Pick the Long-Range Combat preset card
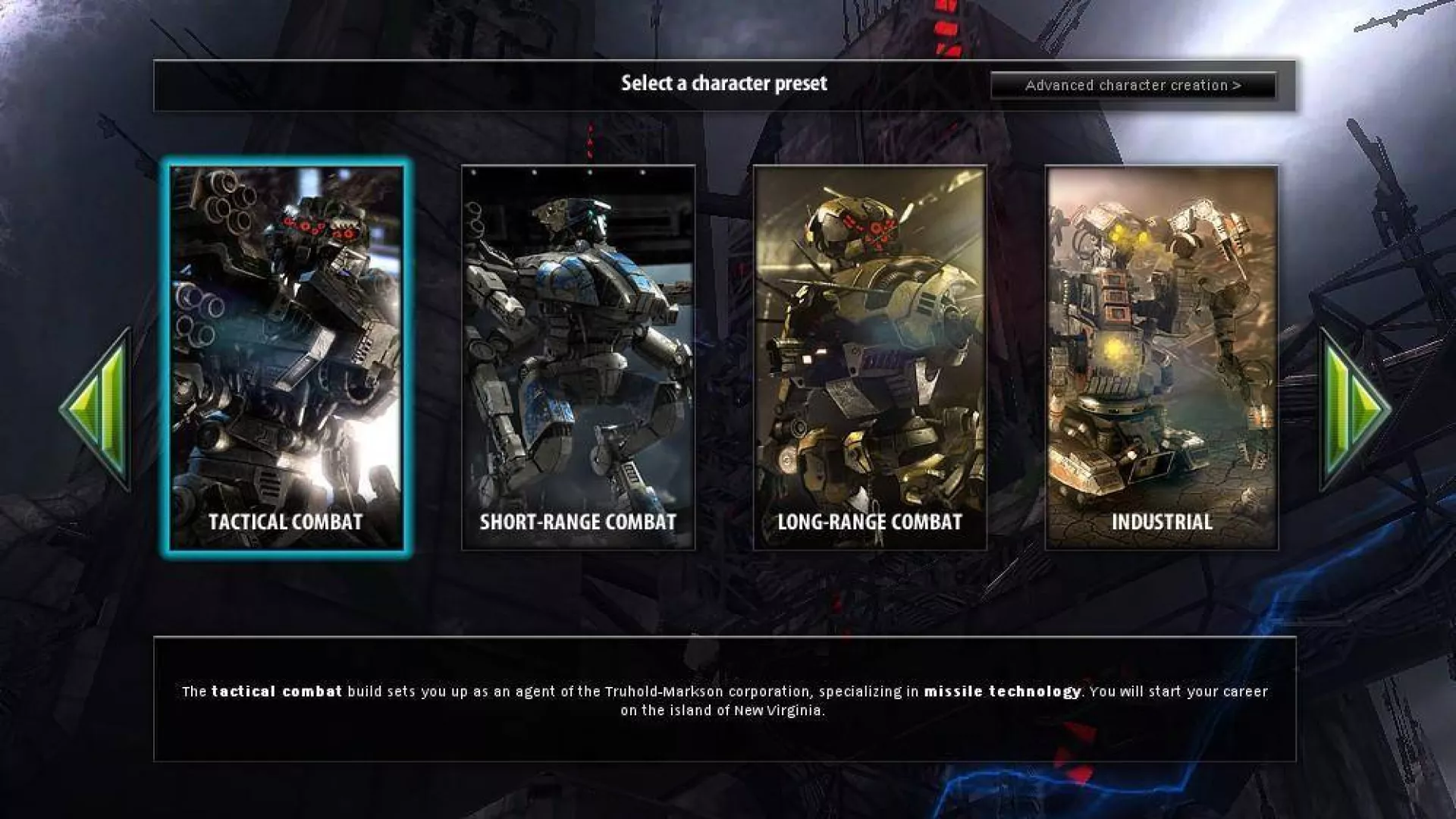1456x819 pixels. (870, 358)
